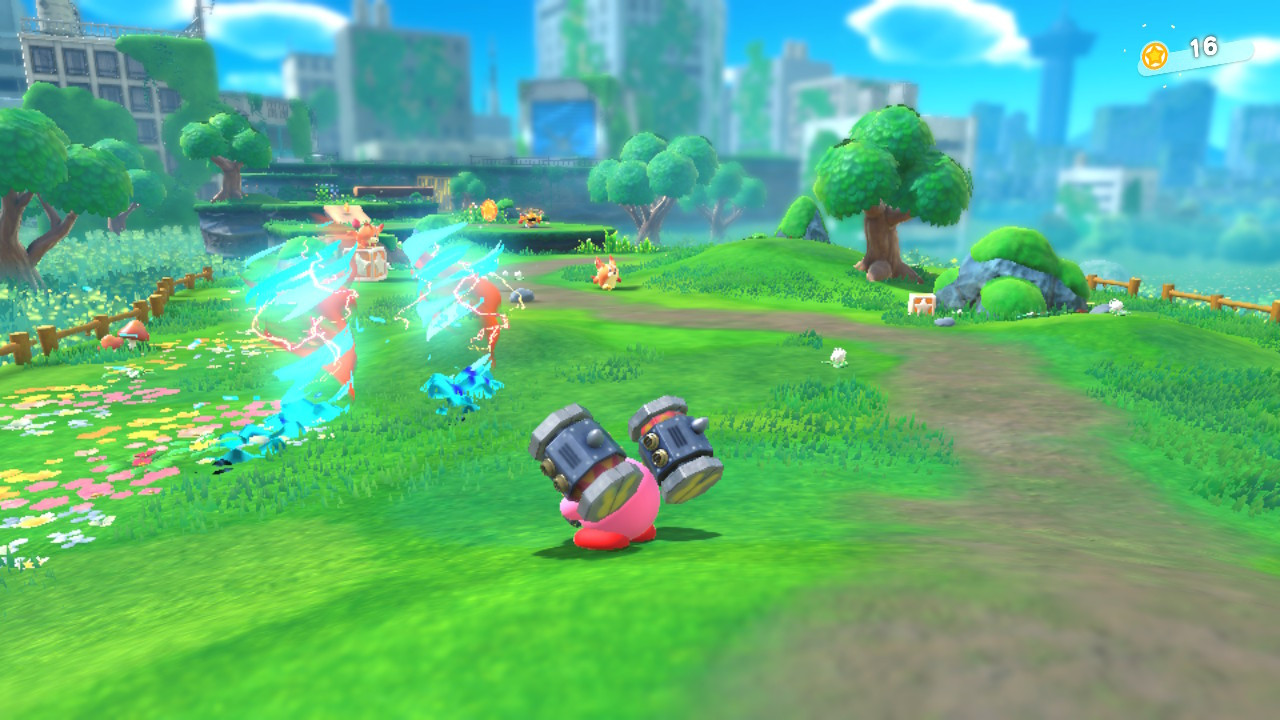Target the glowing orange spark near the hedge
This screenshot has width=1280, height=720.
click(x=489, y=209)
